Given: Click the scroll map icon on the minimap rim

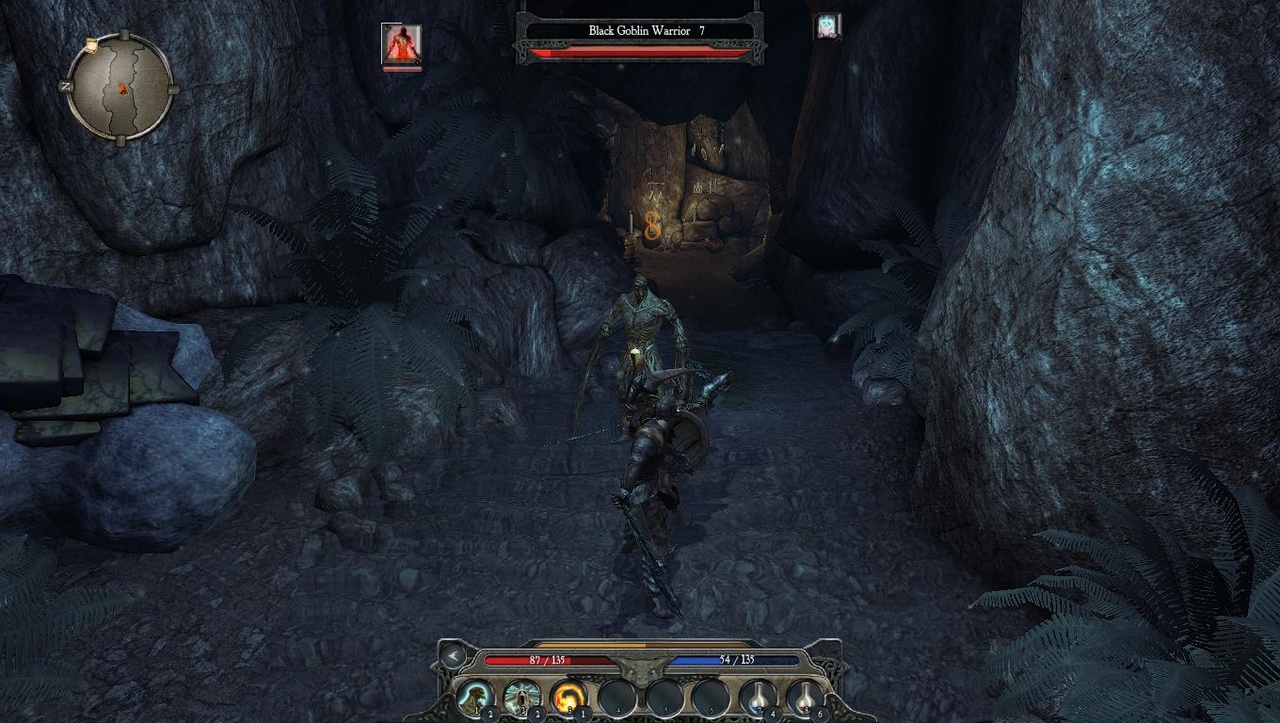Looking at the screenshot, I should tap(92, 45).
